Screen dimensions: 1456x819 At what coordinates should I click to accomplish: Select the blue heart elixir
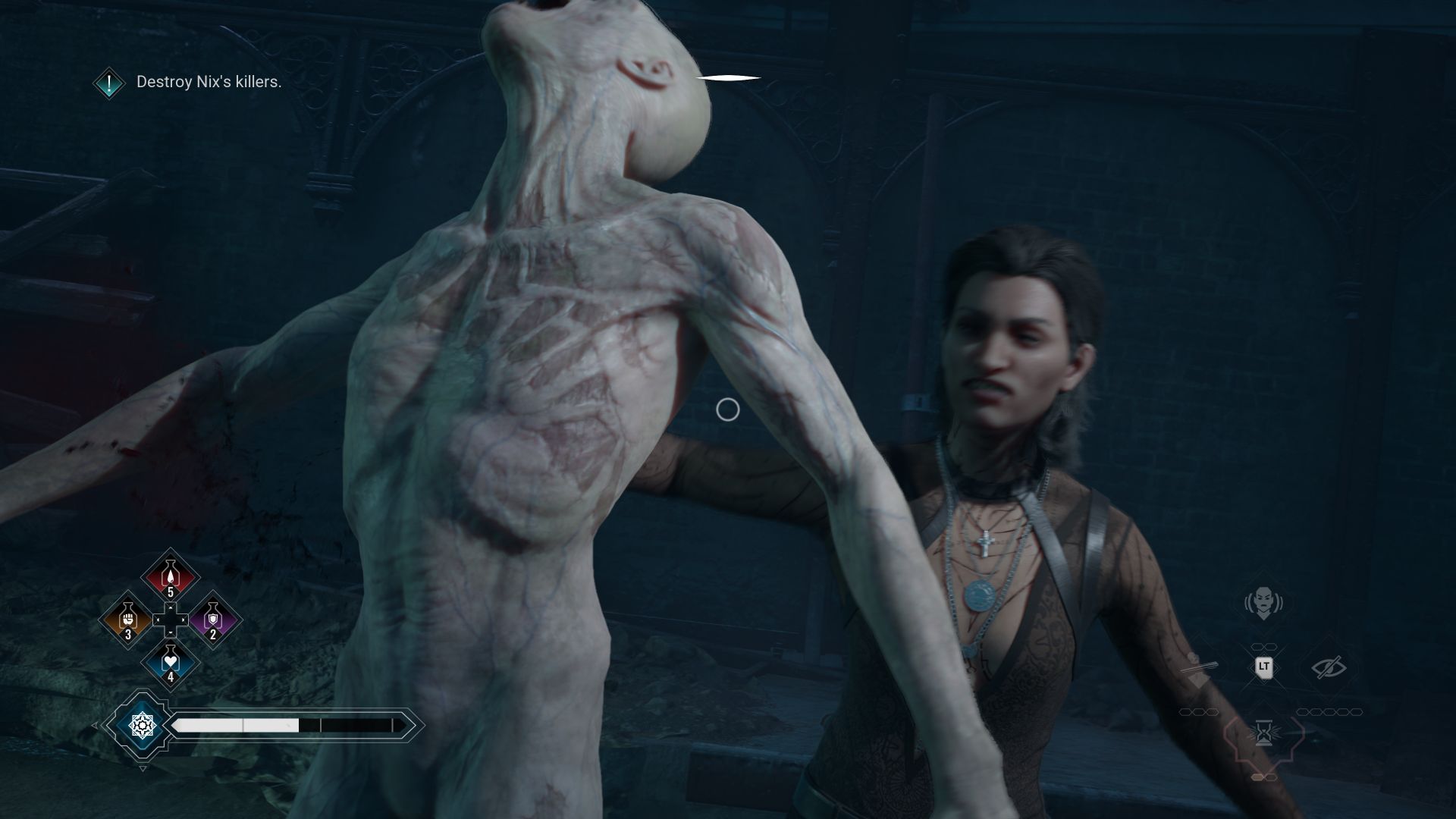point(171,662)
